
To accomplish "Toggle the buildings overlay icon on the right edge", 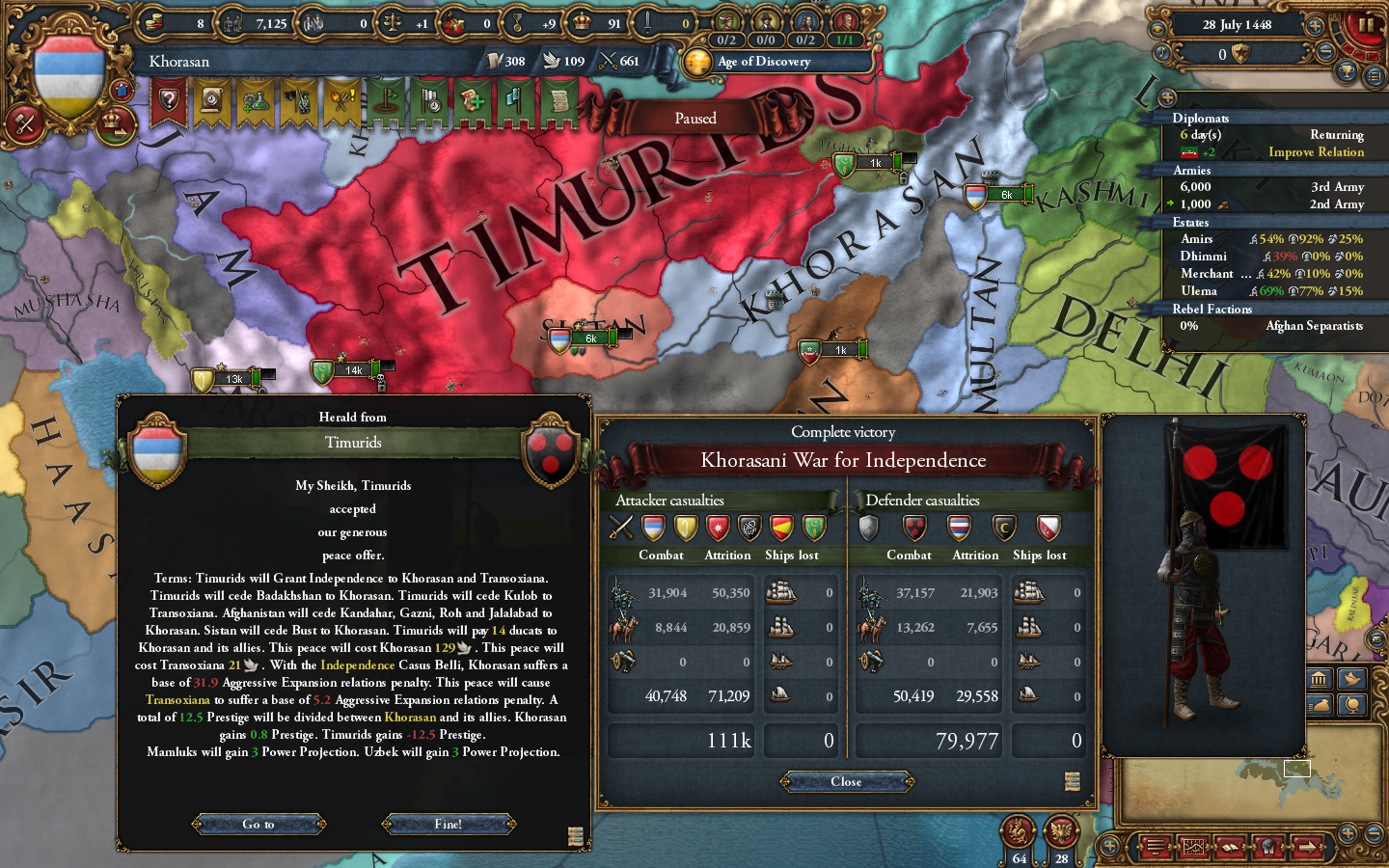I will pyautogui.click(x=1319, y=679).
